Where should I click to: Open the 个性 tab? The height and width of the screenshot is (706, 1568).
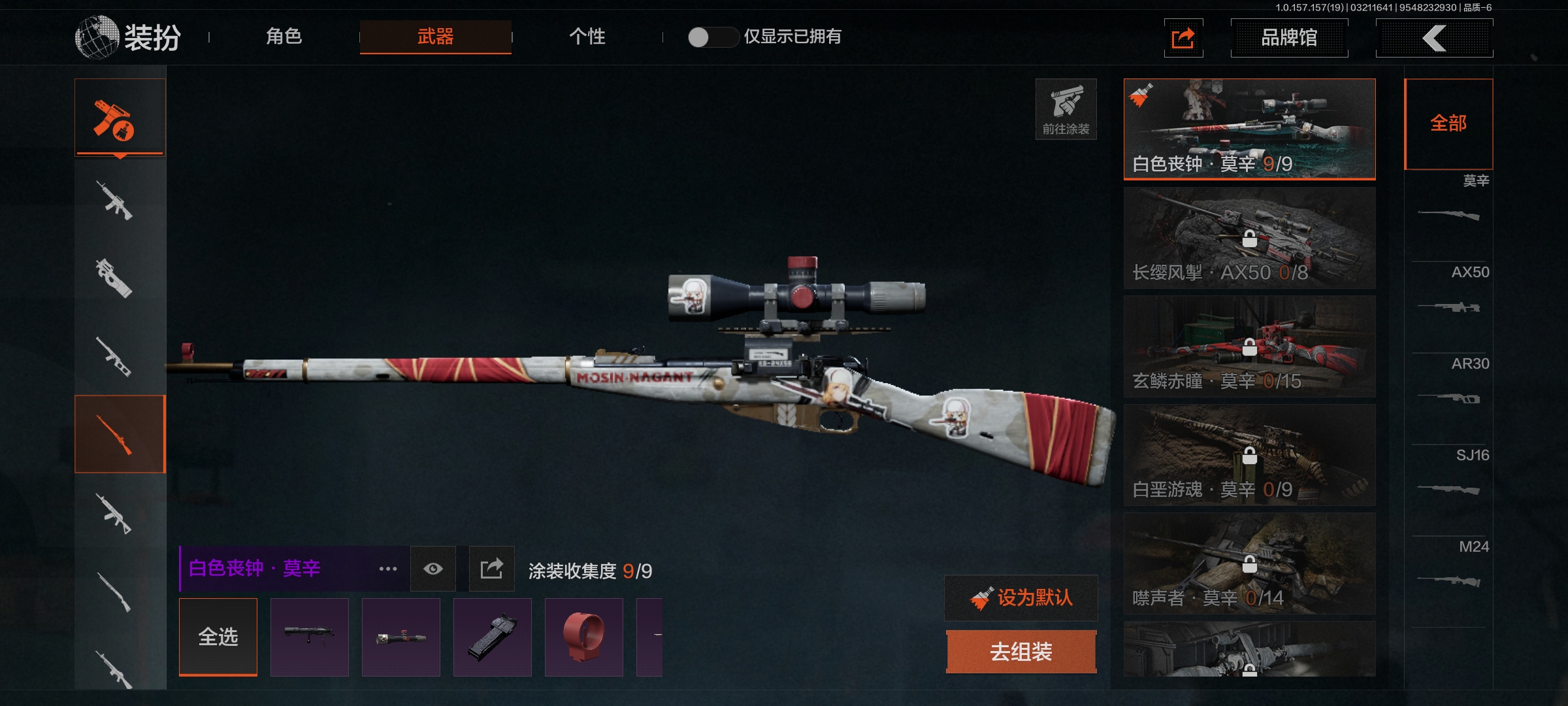point(587,37)
